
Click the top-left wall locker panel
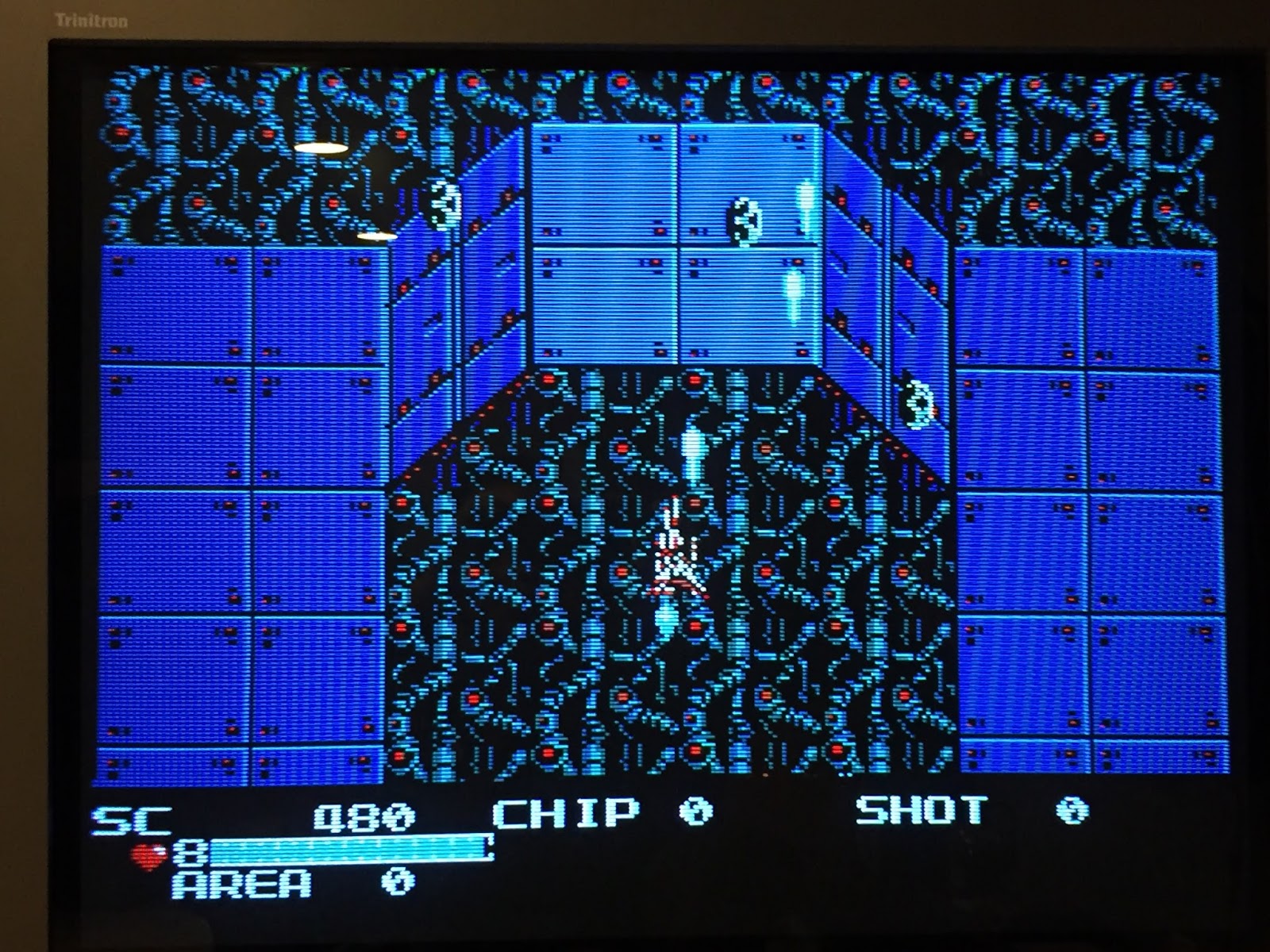tap(175, 301)
